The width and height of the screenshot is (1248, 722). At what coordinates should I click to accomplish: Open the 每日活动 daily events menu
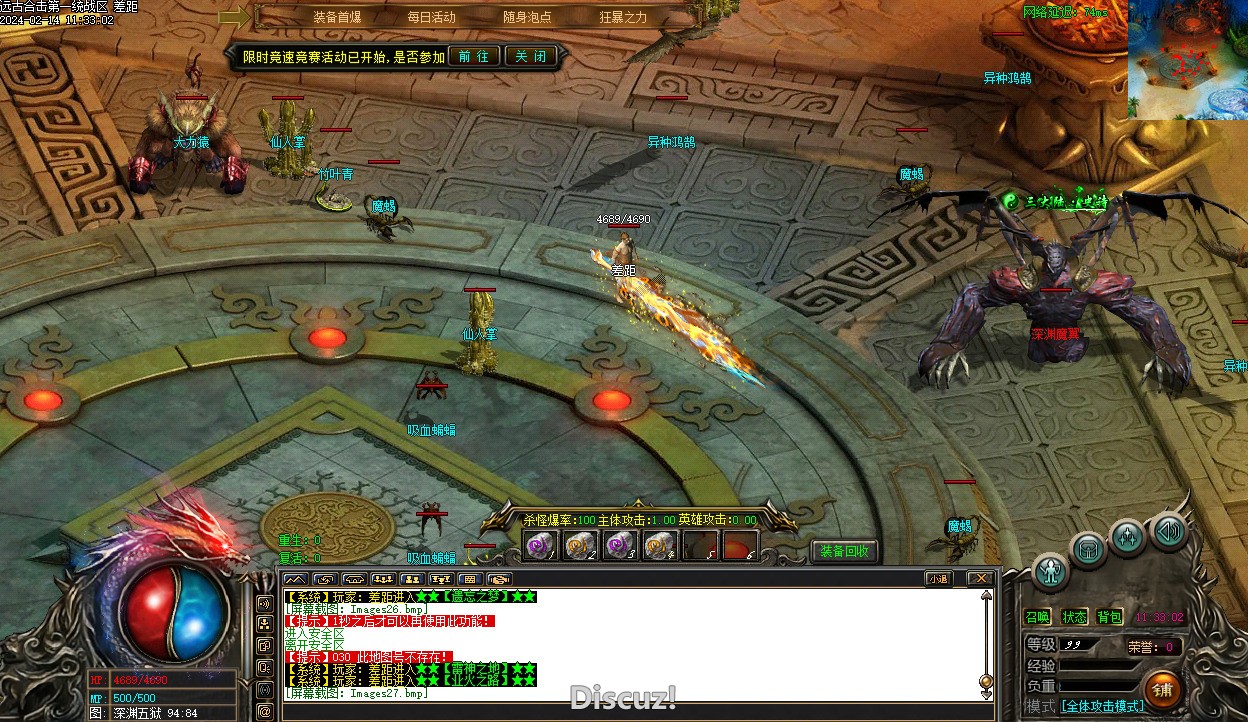[431, 17]
